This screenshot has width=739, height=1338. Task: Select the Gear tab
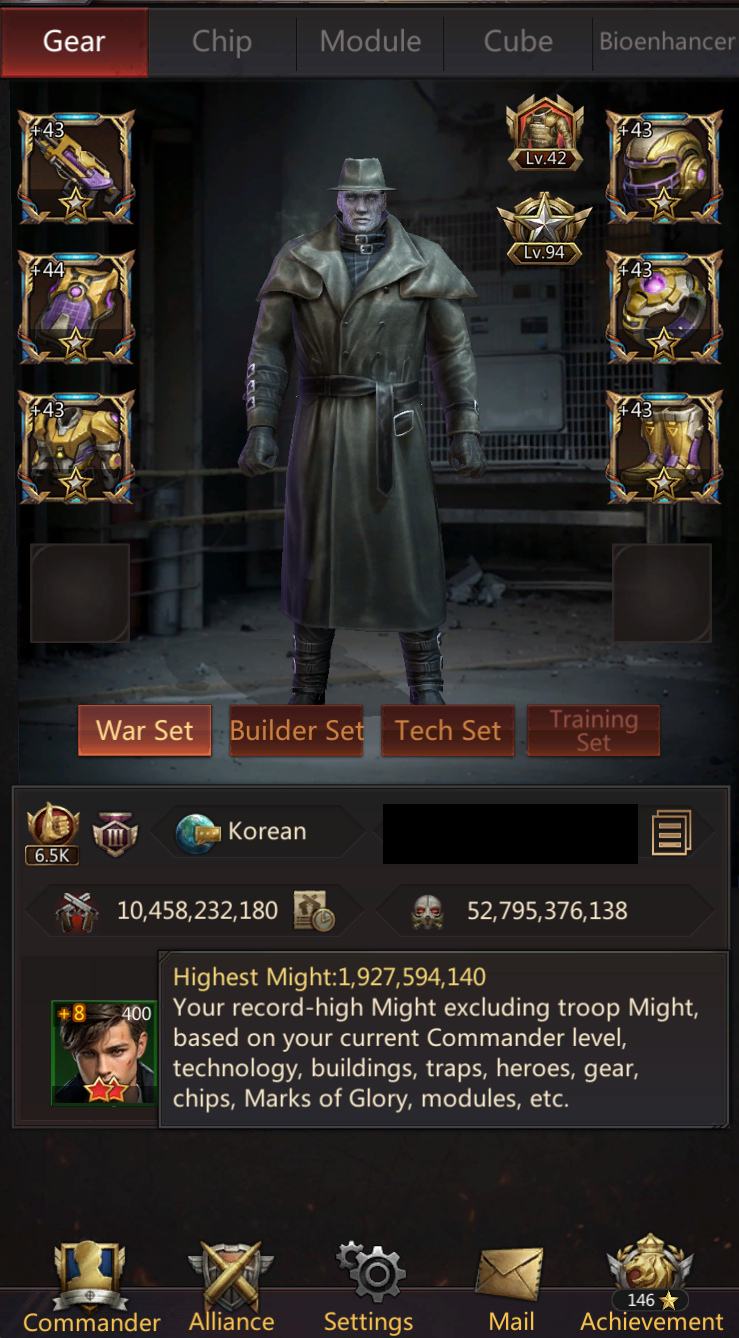[74, 42]
